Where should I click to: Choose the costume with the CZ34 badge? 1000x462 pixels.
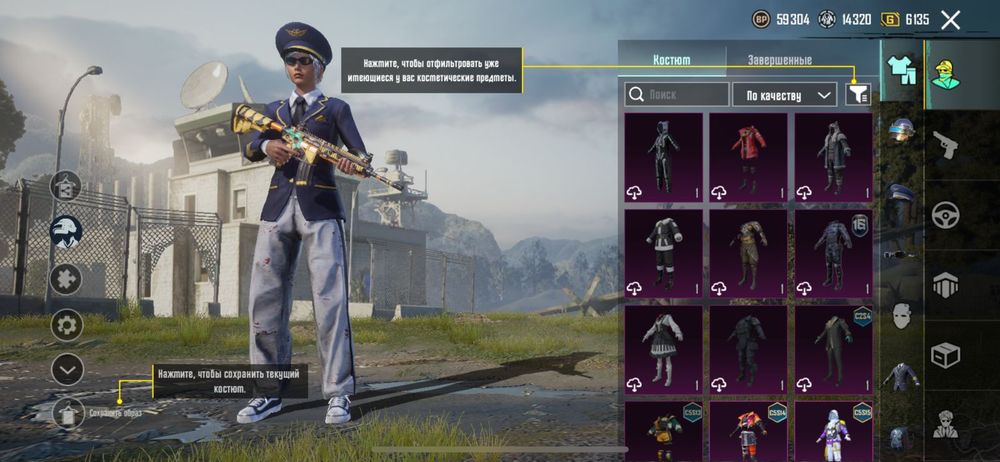pyautogui.click(x=833, y=352)
